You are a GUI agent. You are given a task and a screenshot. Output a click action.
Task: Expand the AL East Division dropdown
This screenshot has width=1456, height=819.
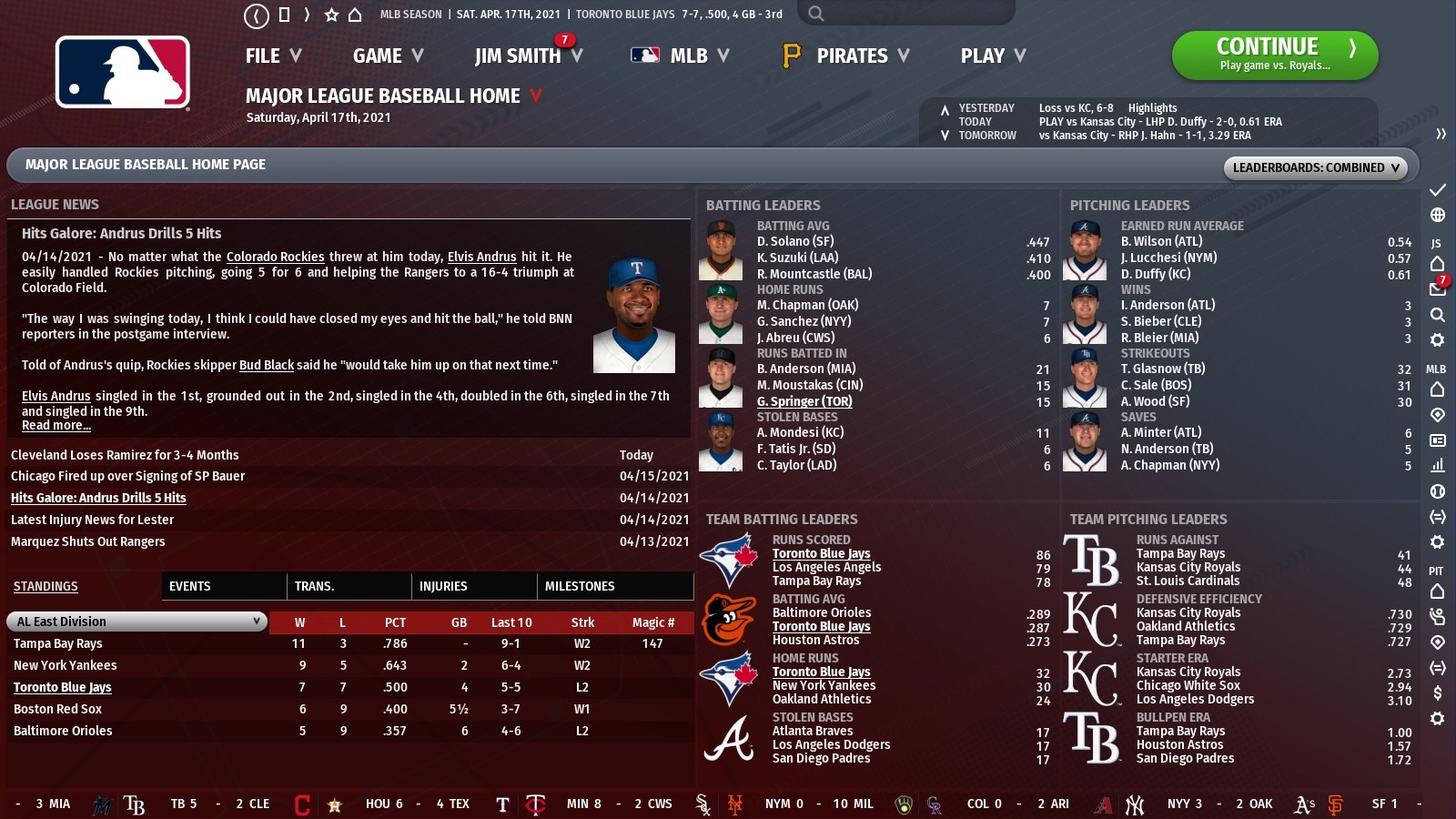coord(135,622)
